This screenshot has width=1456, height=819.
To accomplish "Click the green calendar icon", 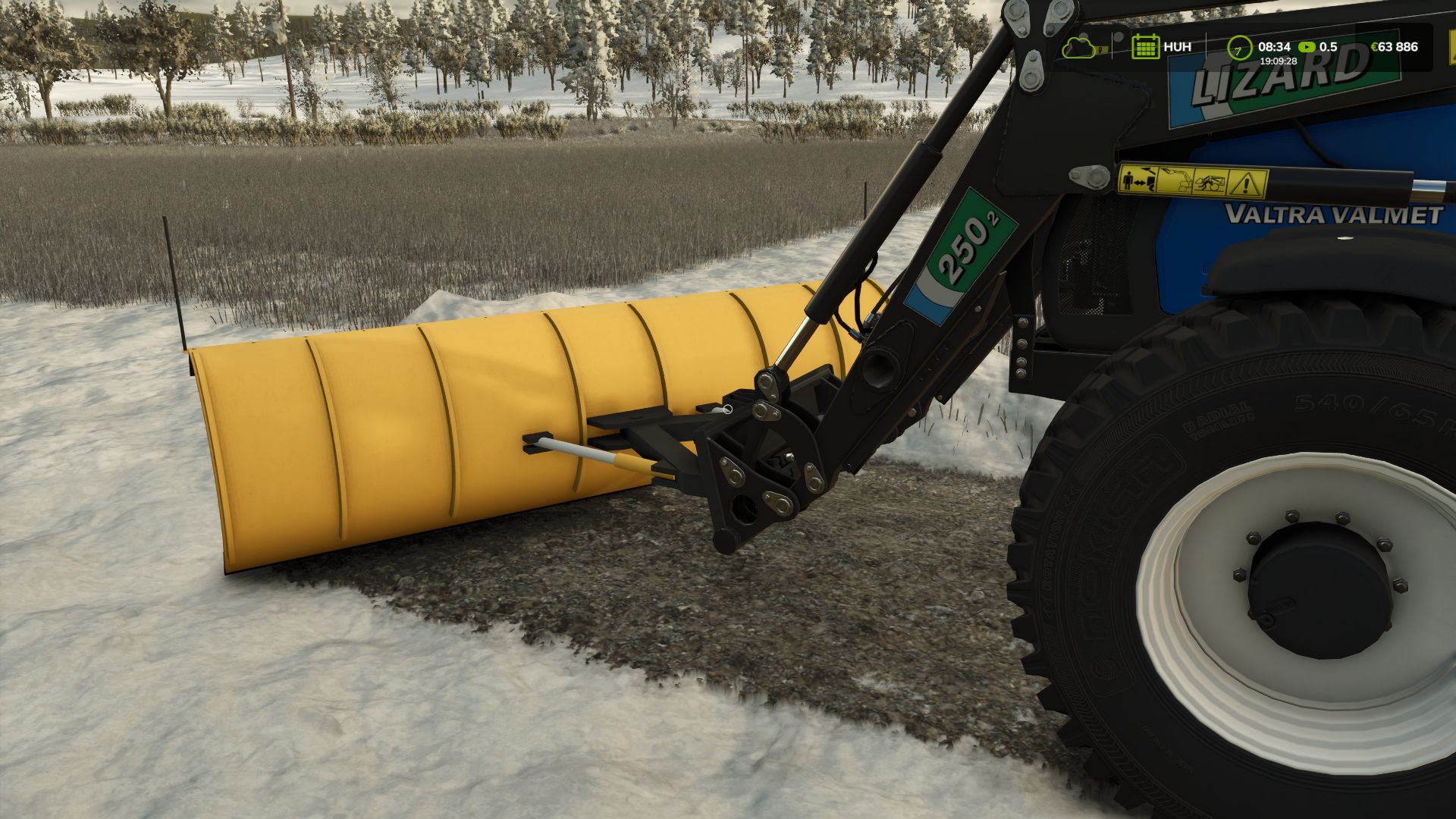I will click(1144, 47).
